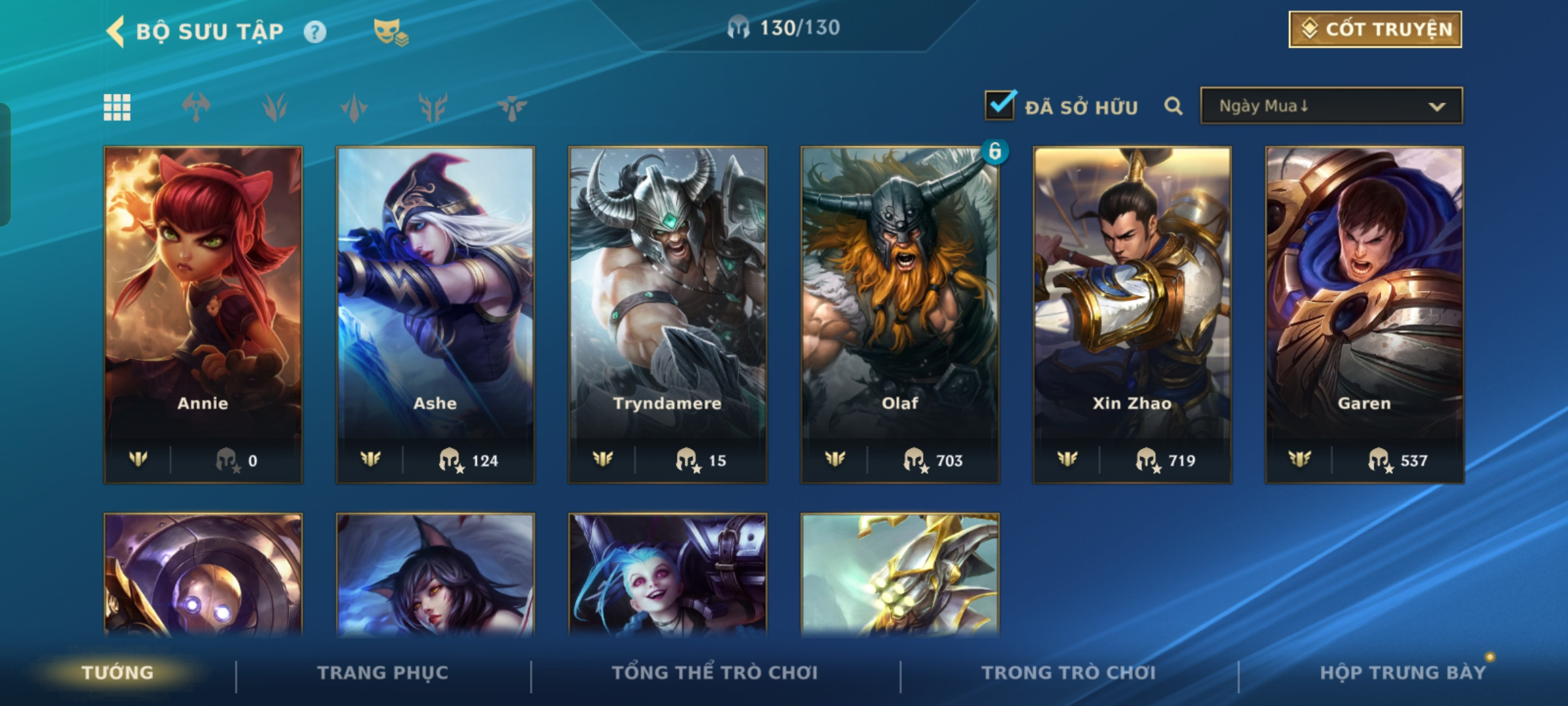
Task: Select the Tướng tab
Action: click(118, 673)
